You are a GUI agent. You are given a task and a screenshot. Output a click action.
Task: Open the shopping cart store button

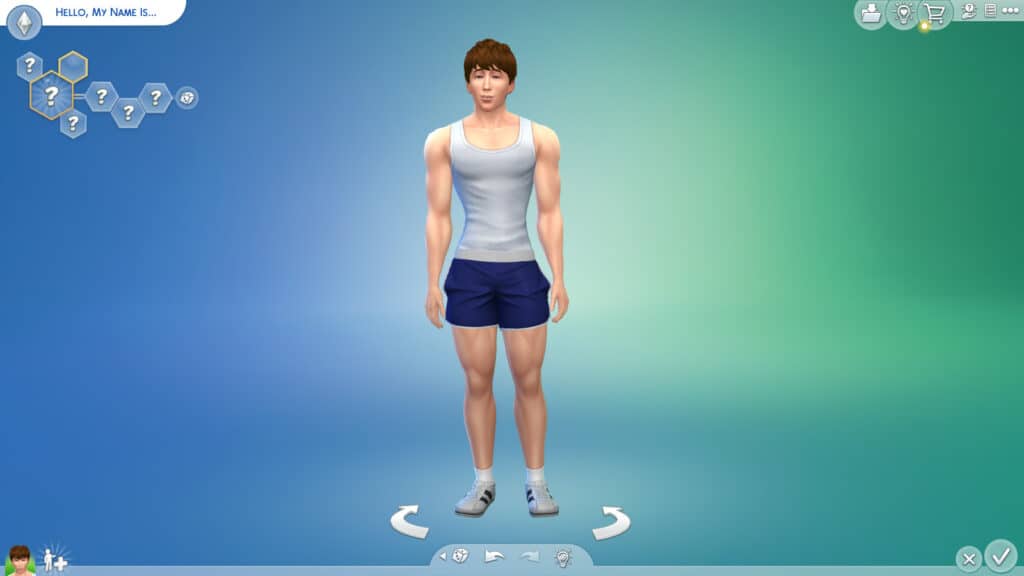coord(935,13)
